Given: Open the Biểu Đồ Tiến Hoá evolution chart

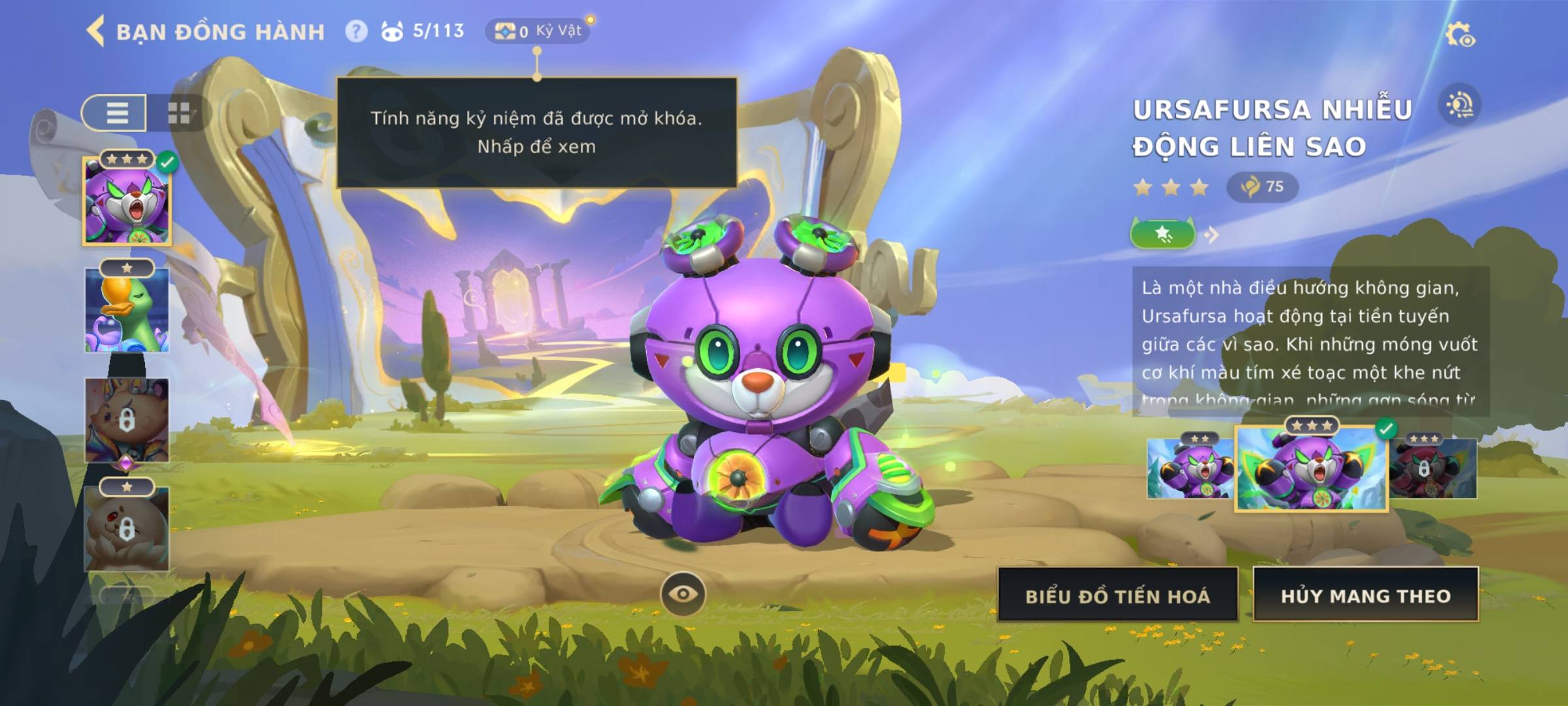Looking at the screenshot, I should pos(1117,596).
